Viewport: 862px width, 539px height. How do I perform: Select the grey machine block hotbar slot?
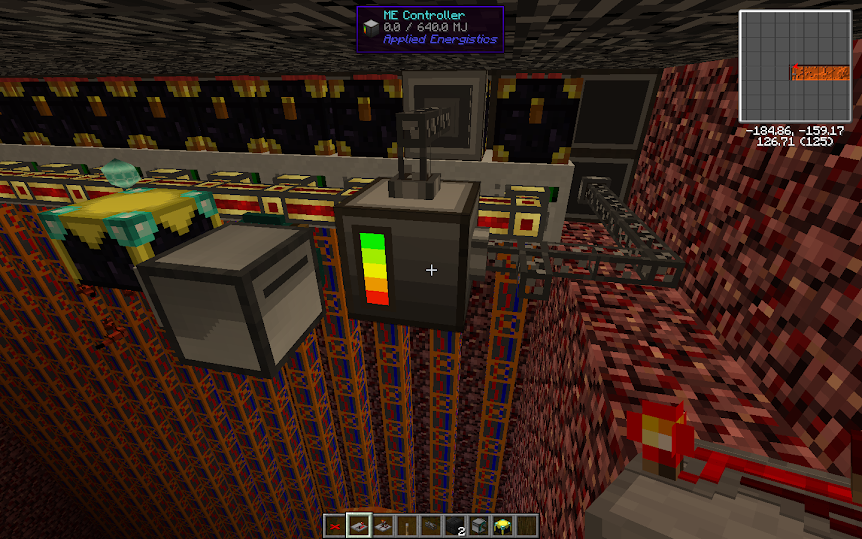478,525
